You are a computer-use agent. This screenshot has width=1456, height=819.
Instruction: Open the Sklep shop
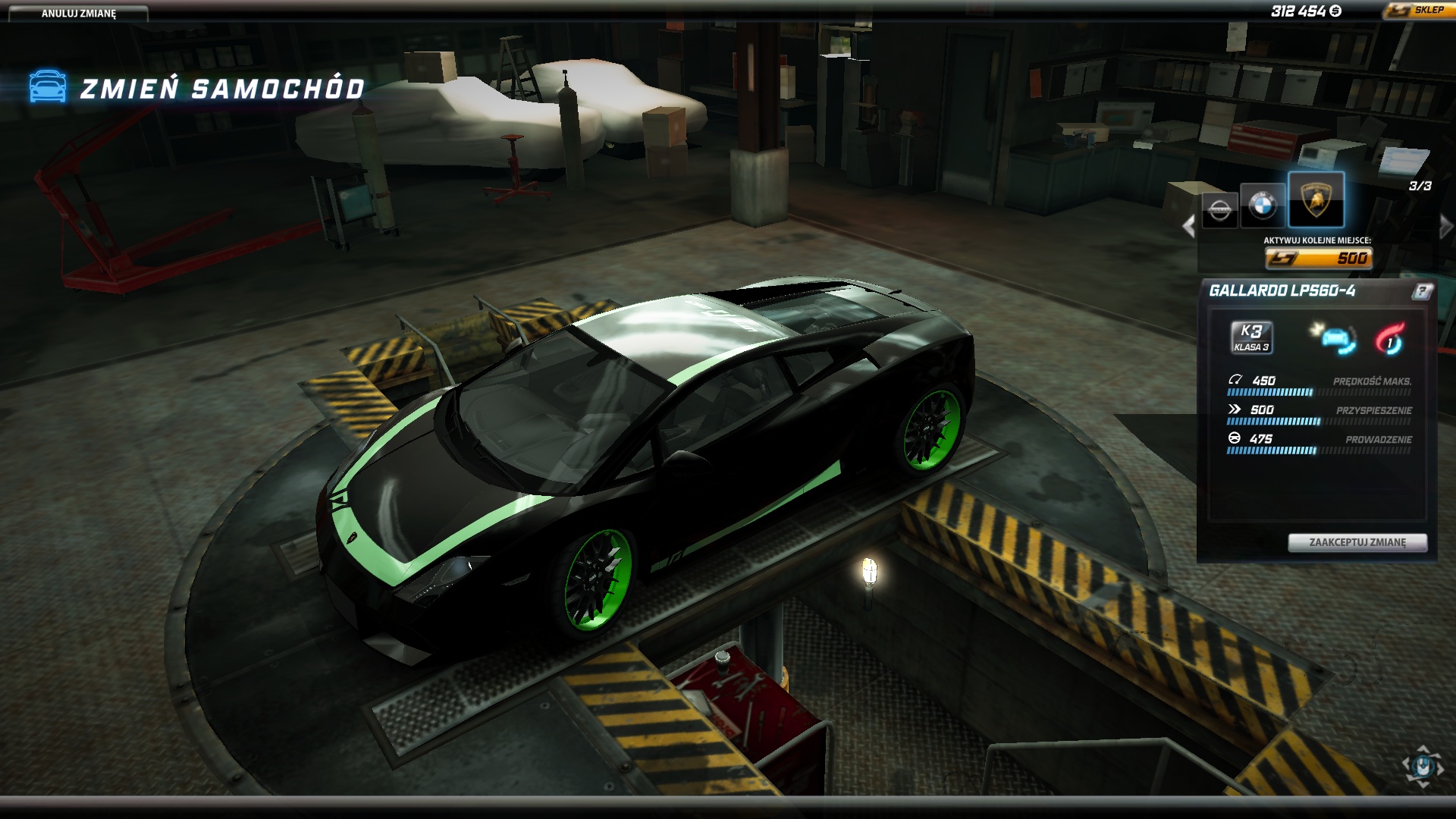coord(1418,11)
